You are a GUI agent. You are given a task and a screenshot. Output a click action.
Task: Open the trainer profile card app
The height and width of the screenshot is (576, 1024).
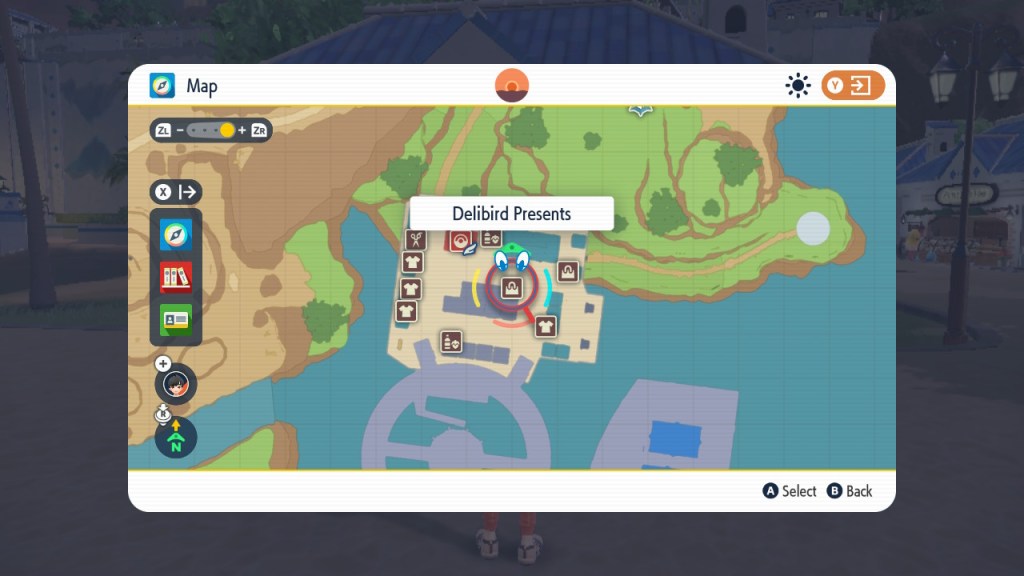pyautogui.click(x=176, y=320)
